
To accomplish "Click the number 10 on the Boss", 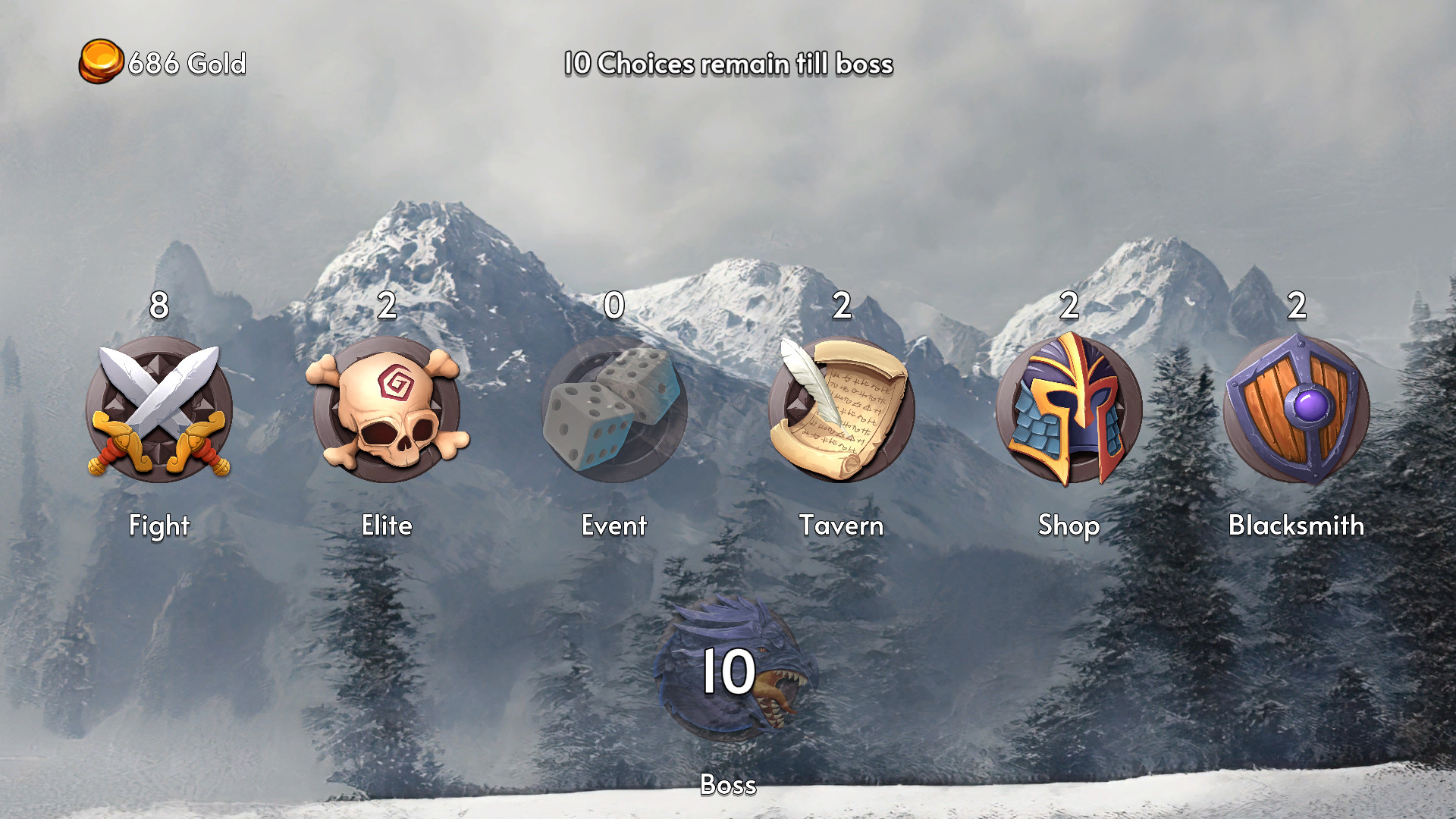I will coord(729,670).
